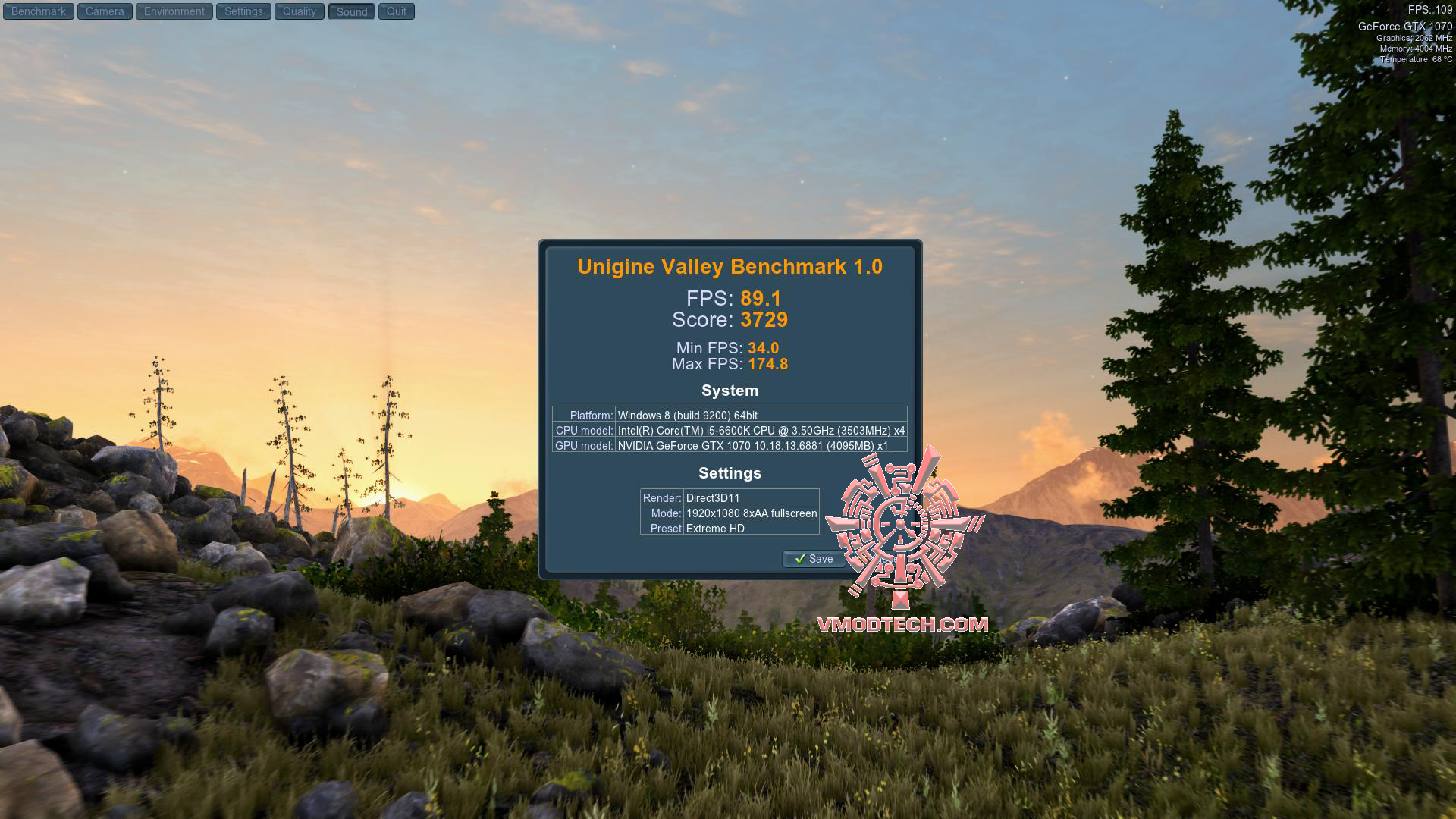Open the Settings panel

point(243,11)
